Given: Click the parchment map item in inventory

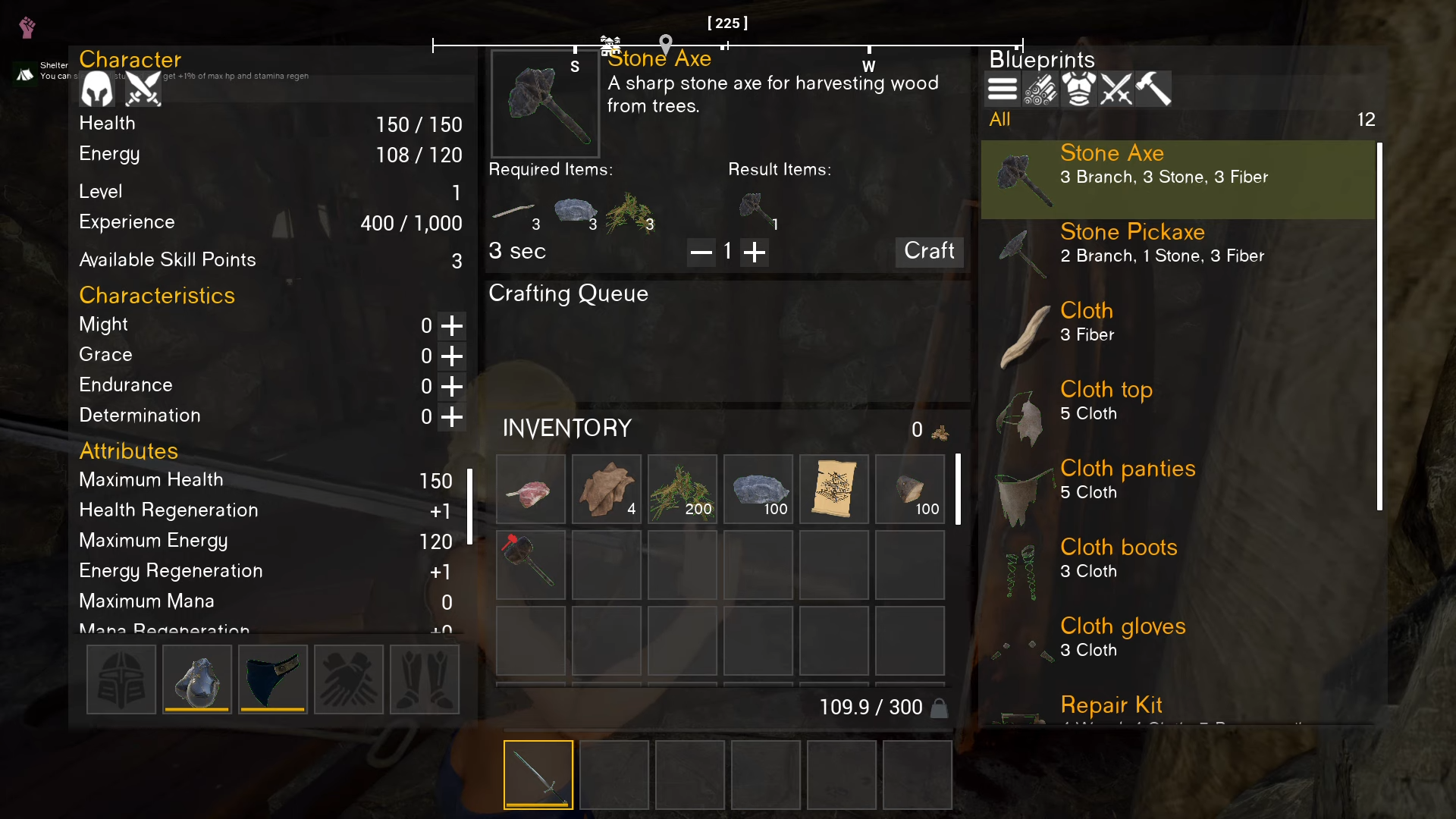Looking at the screenshot, I should click(x=834, y=489).
